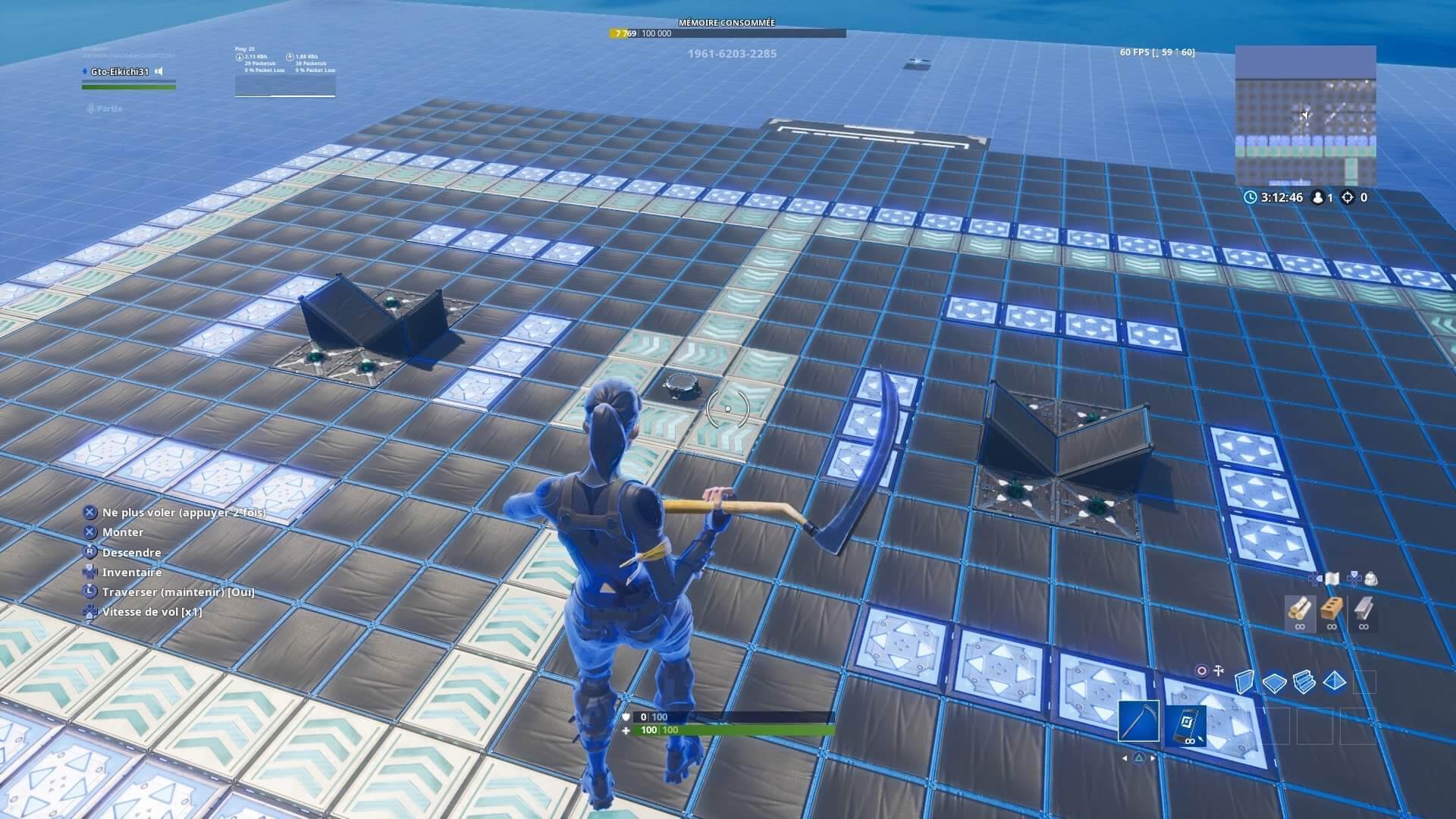Click the Mémoire Consommée progress bar
This screenshot has height=819, width=1456.
pyautogui.click(x=727, y=33)
